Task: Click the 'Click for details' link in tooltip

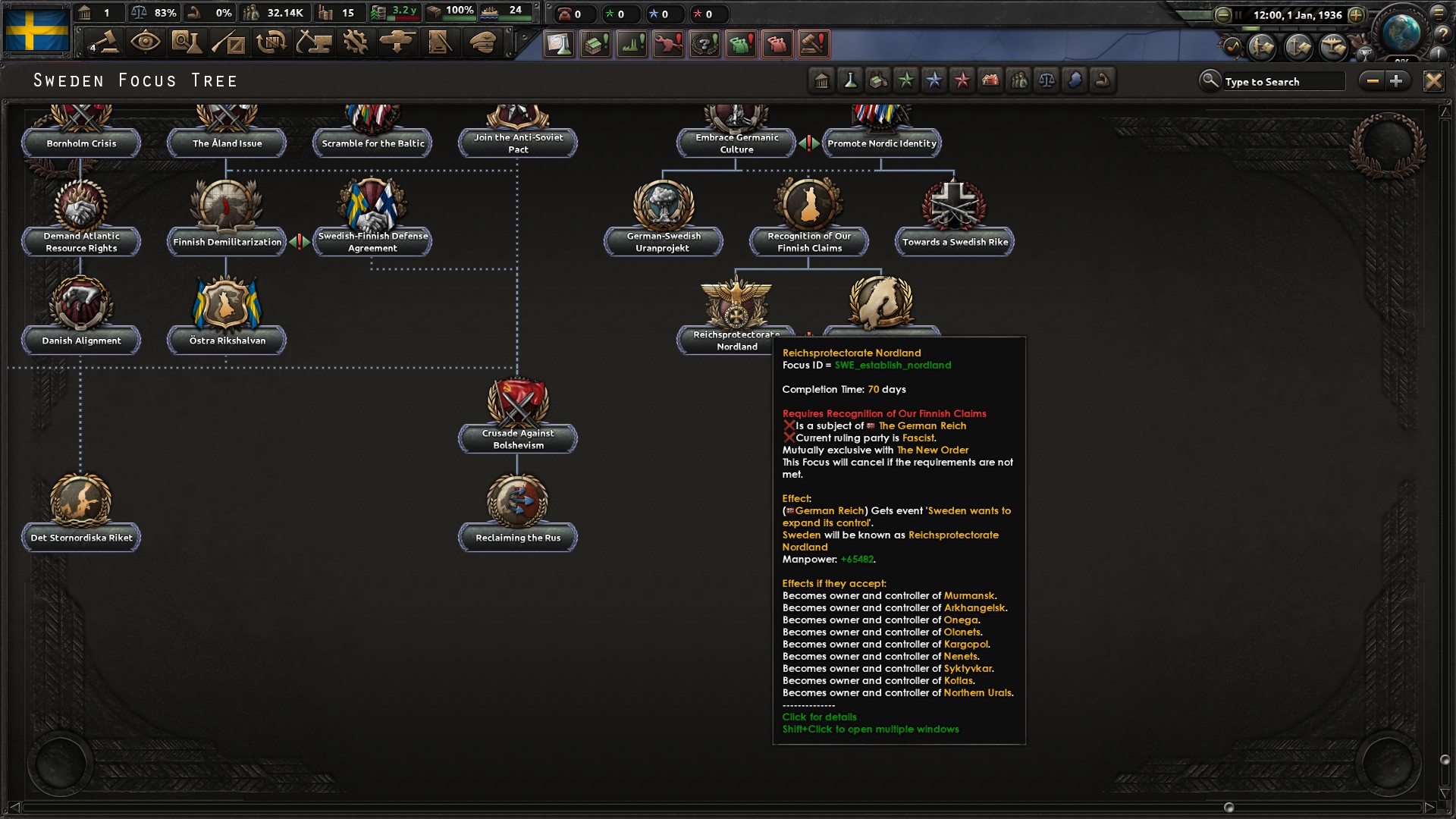Action: [x=819, y=717]
